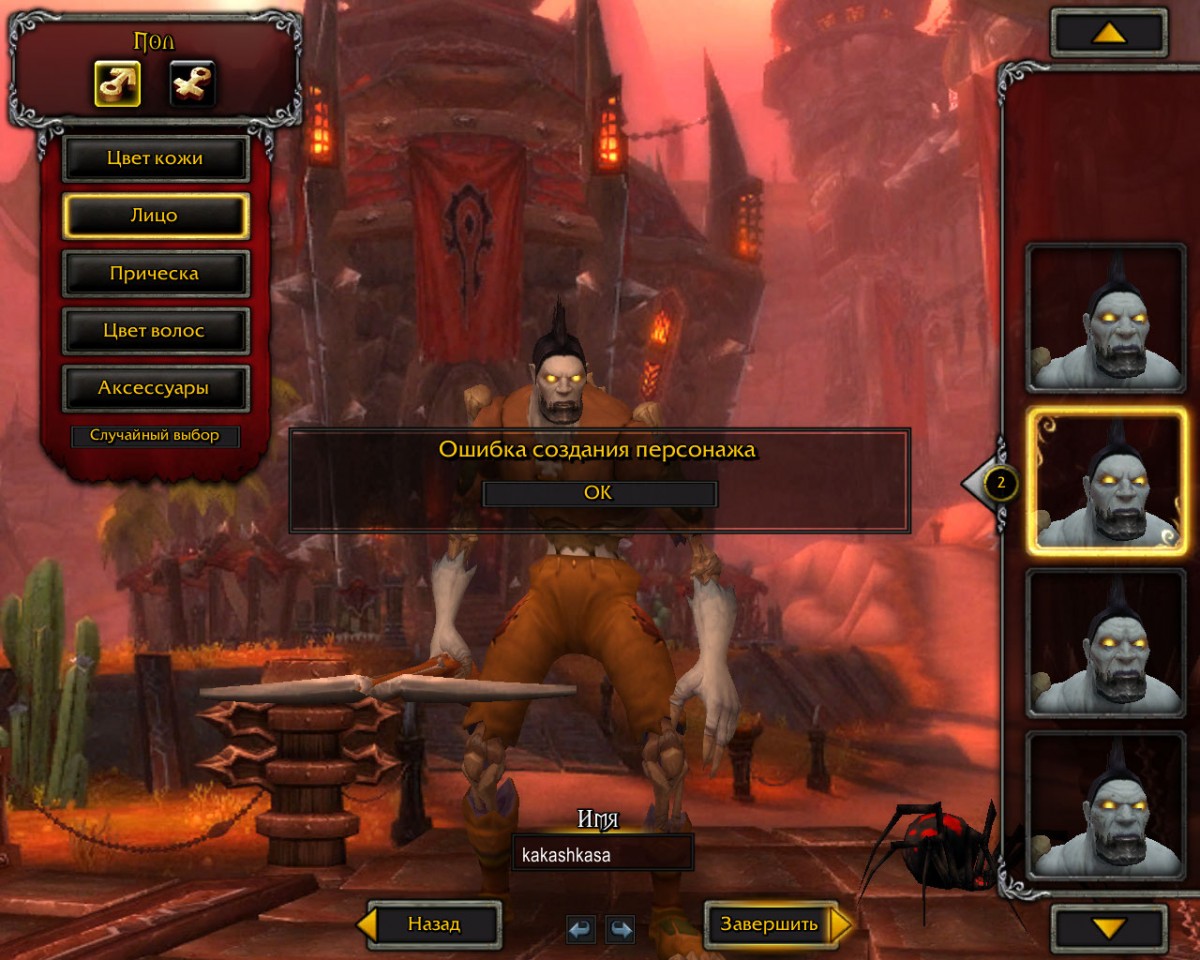Viewport: 1200px width, 960px height.
Task: Rotate the character right with the arrow button
Action: tap(621, 930)
